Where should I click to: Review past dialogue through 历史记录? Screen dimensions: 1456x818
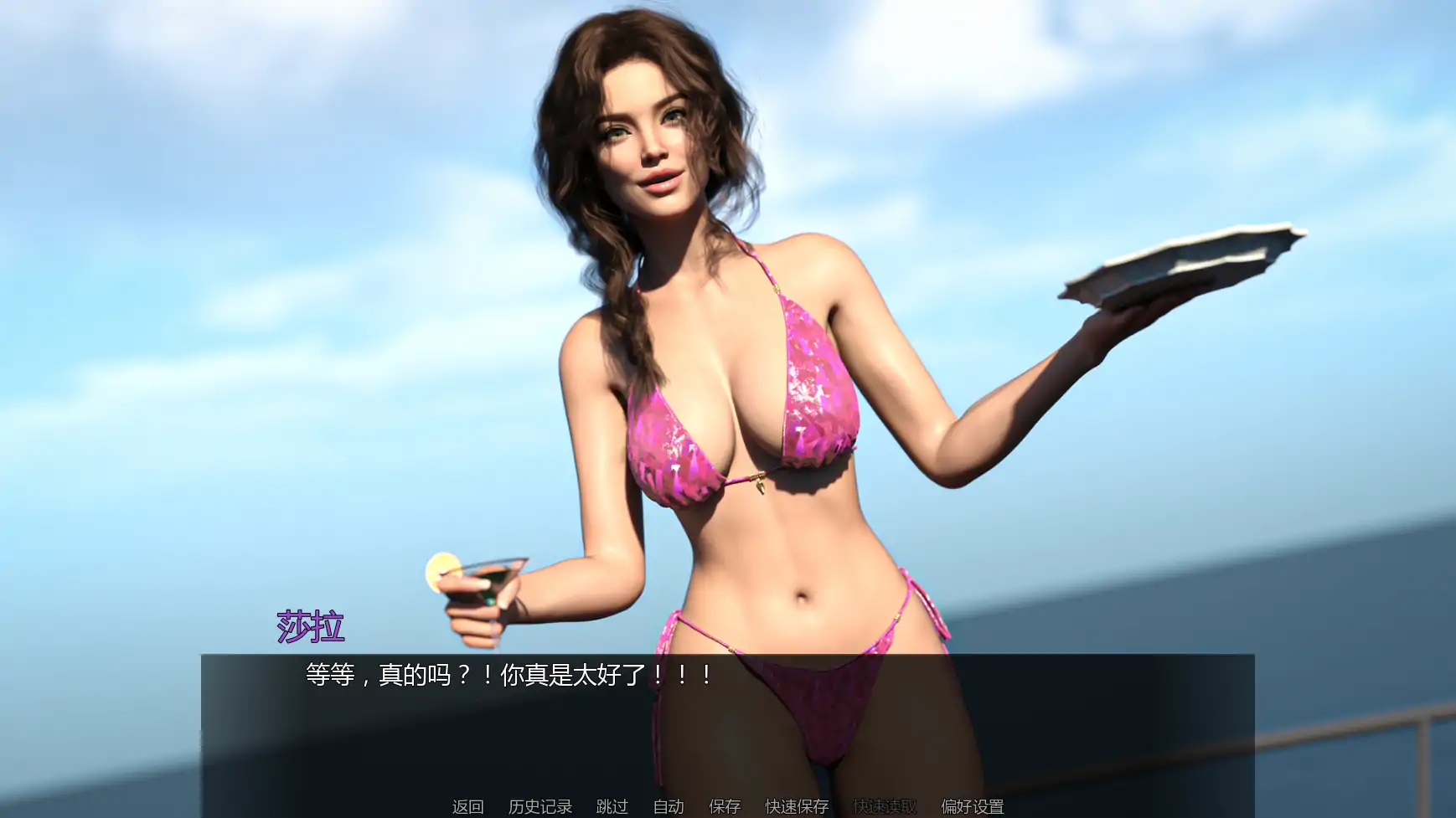pos(542,807)
